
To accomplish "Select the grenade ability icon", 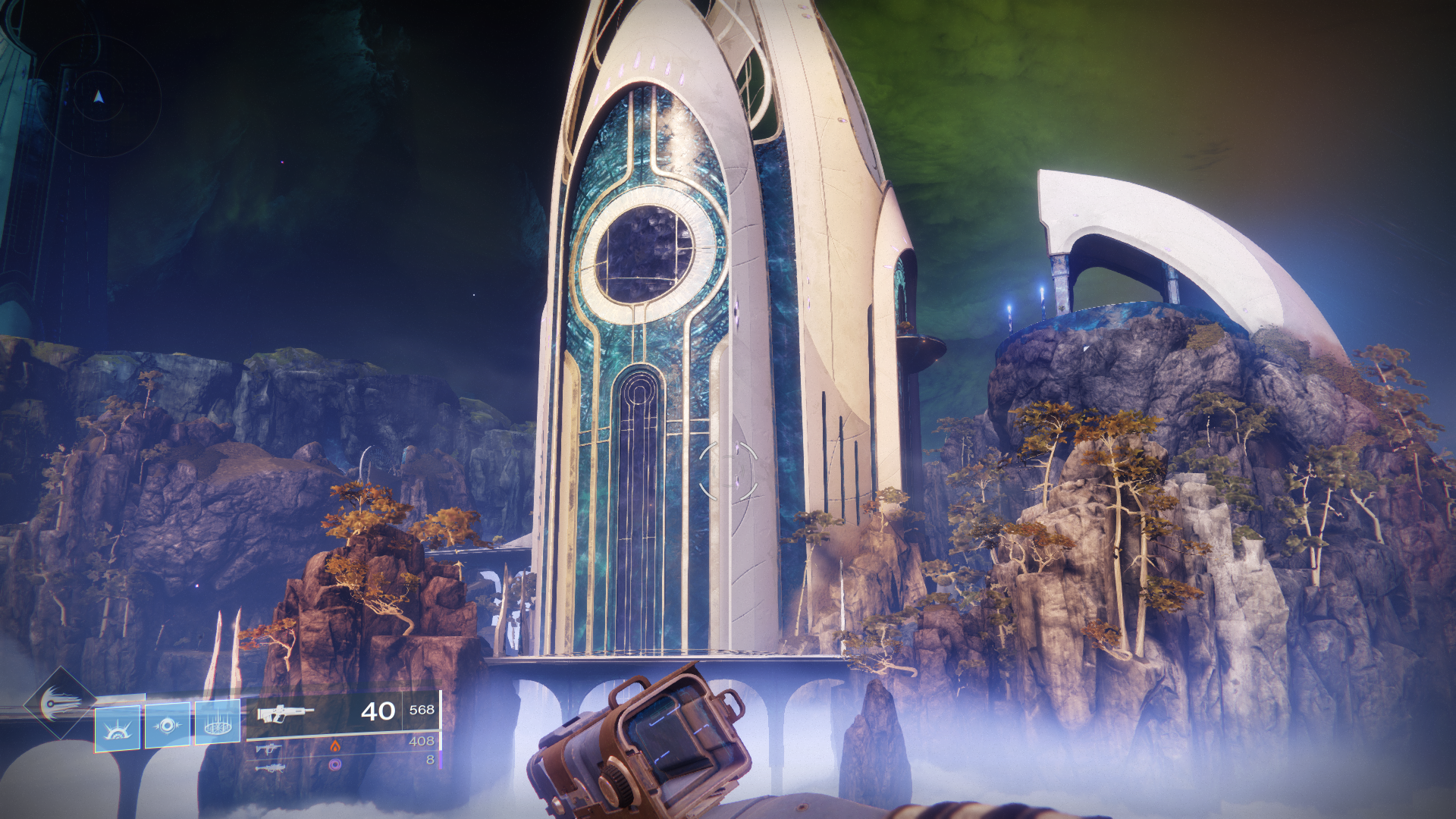I will [x=118, y=728].
